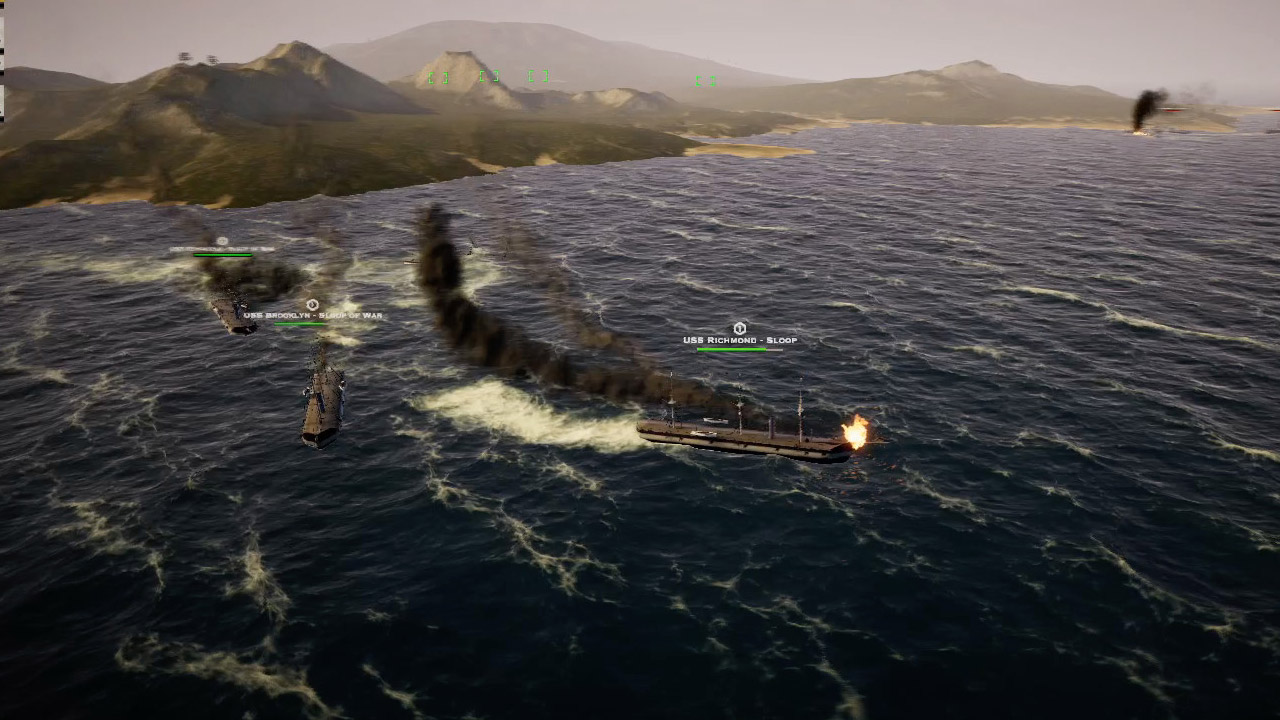Select the USS Richmond sloop unit marker
1280x720 pixels.
739,328
